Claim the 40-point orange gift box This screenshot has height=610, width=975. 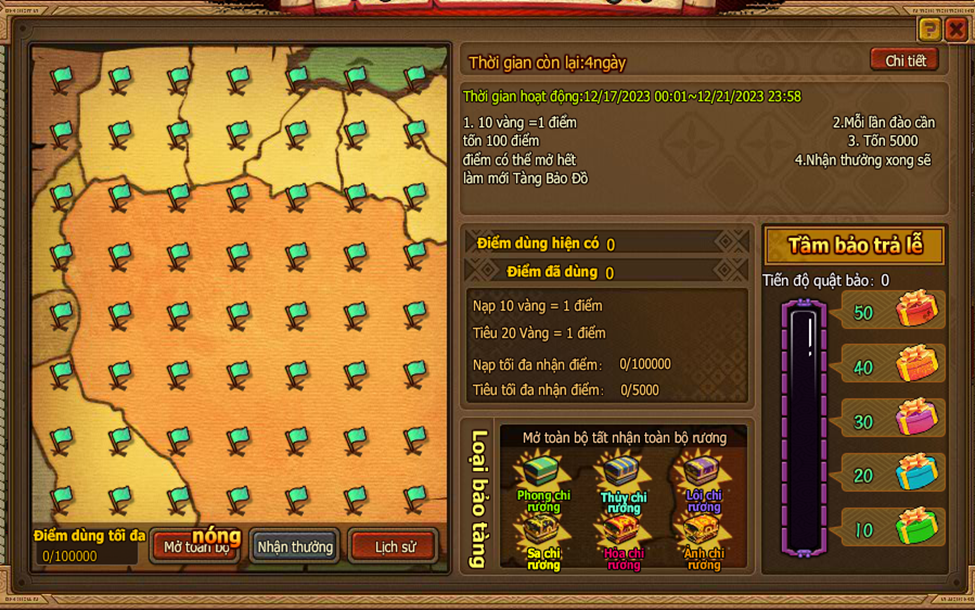click(x=916, y=365)
